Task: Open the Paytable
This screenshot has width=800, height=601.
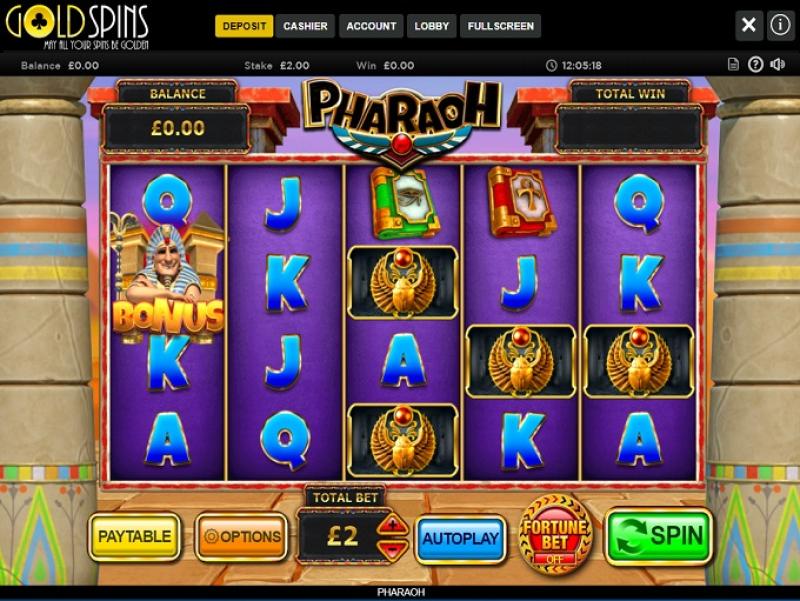Action: [134, 537]
